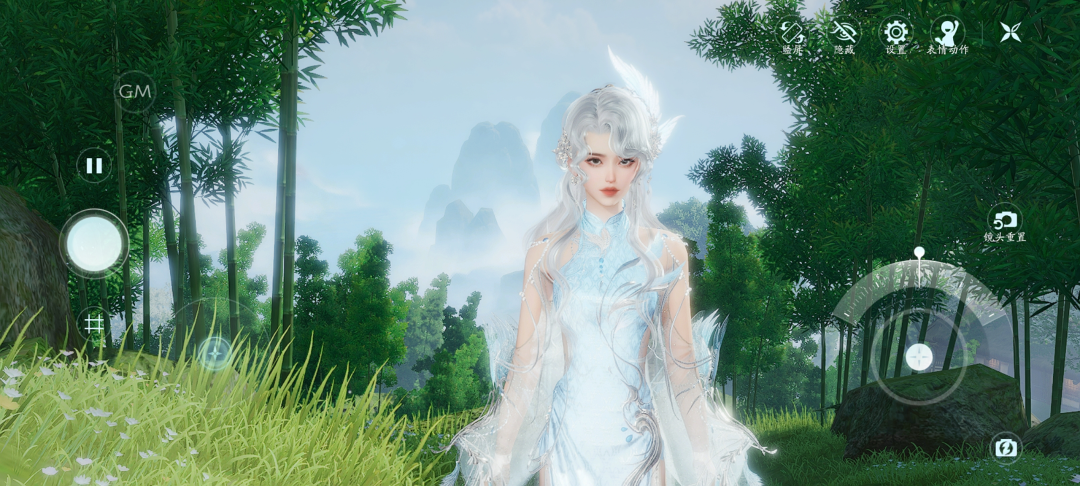Toggle the camera flash icon
Screen dimensions: 1080x486
[x=1005, y=448]
